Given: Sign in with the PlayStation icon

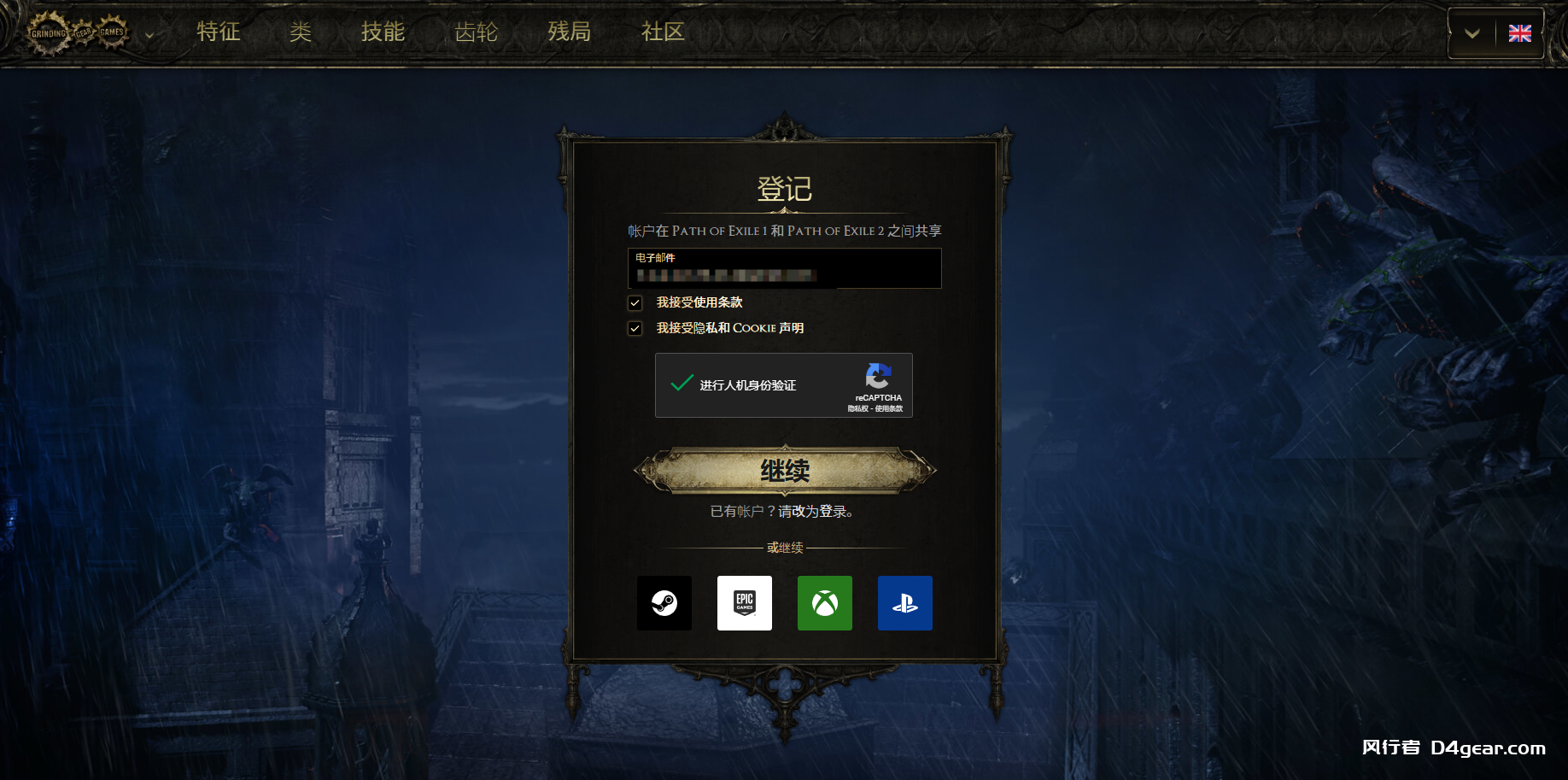Looking at the screenshot, I should (904, 603).
